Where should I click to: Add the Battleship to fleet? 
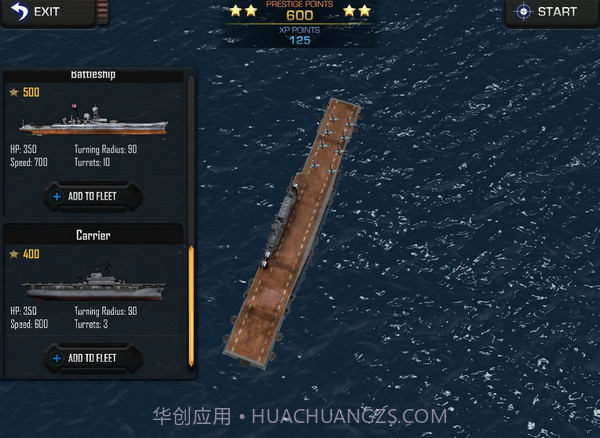(x=92, y=196)
